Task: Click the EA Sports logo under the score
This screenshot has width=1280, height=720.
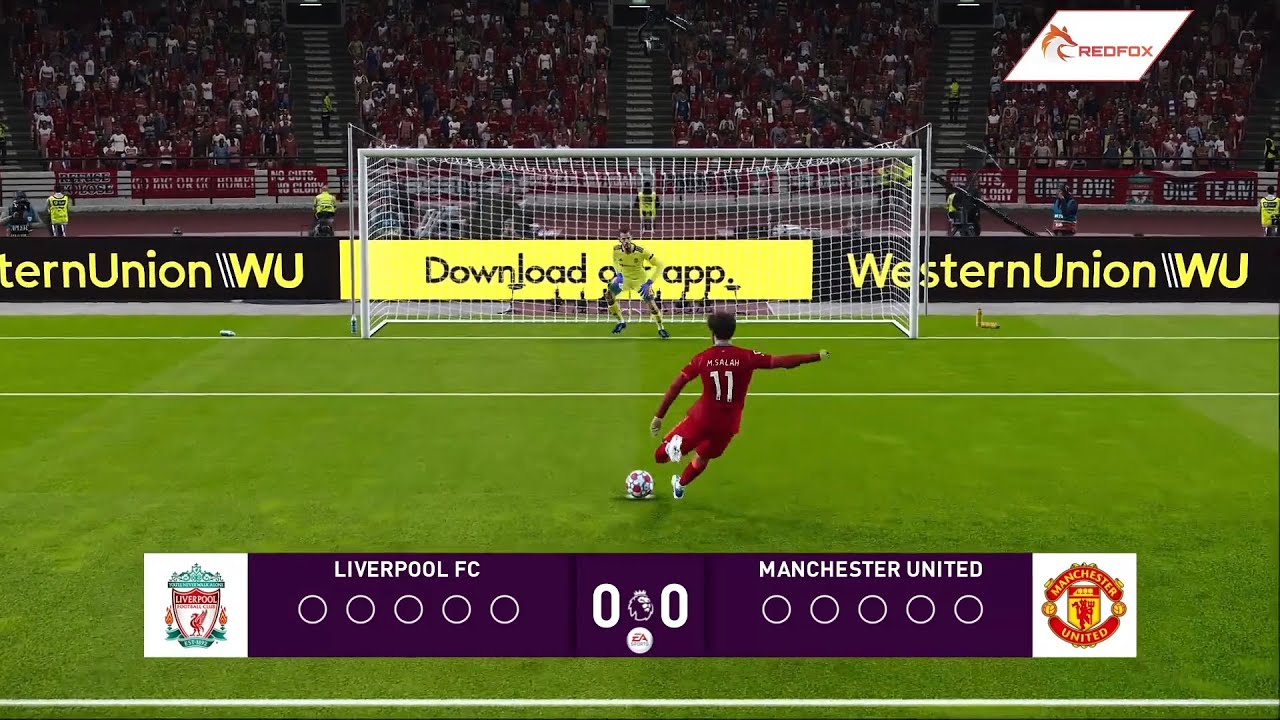Action: (x=640, y=640)
